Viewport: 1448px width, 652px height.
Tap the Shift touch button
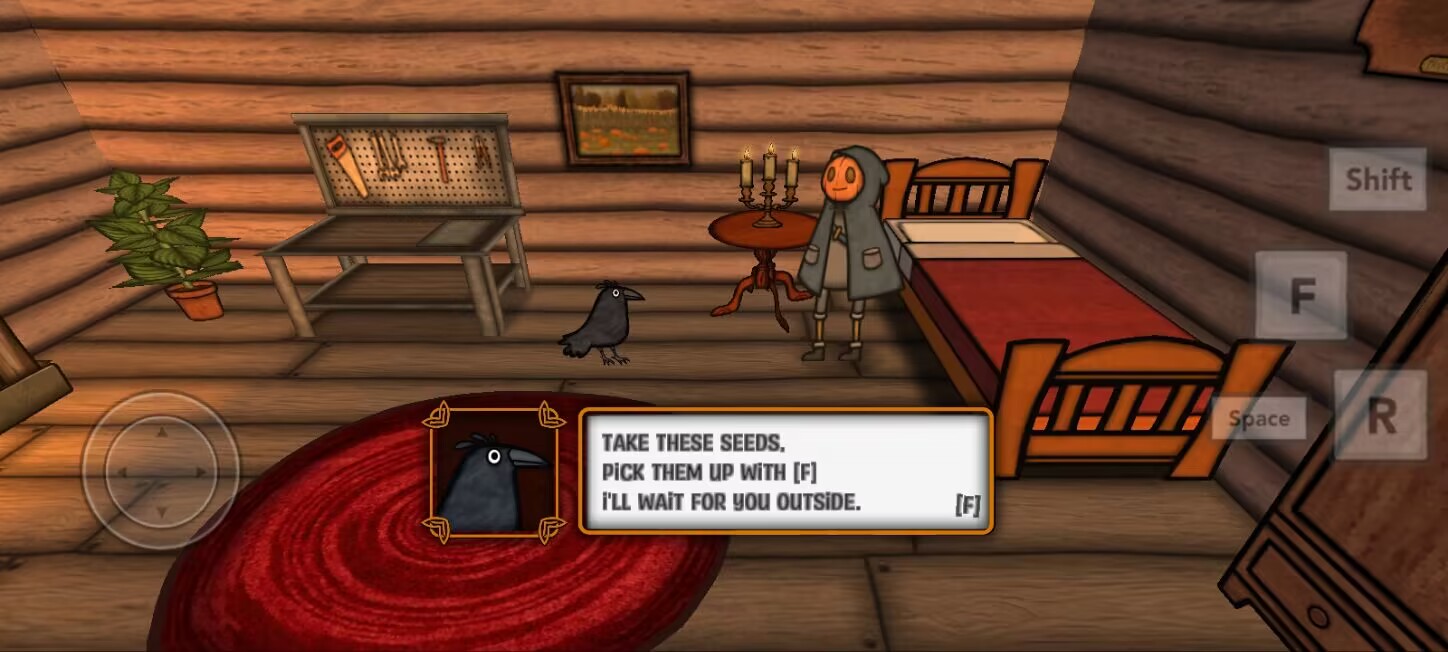tap(1377, 179)
